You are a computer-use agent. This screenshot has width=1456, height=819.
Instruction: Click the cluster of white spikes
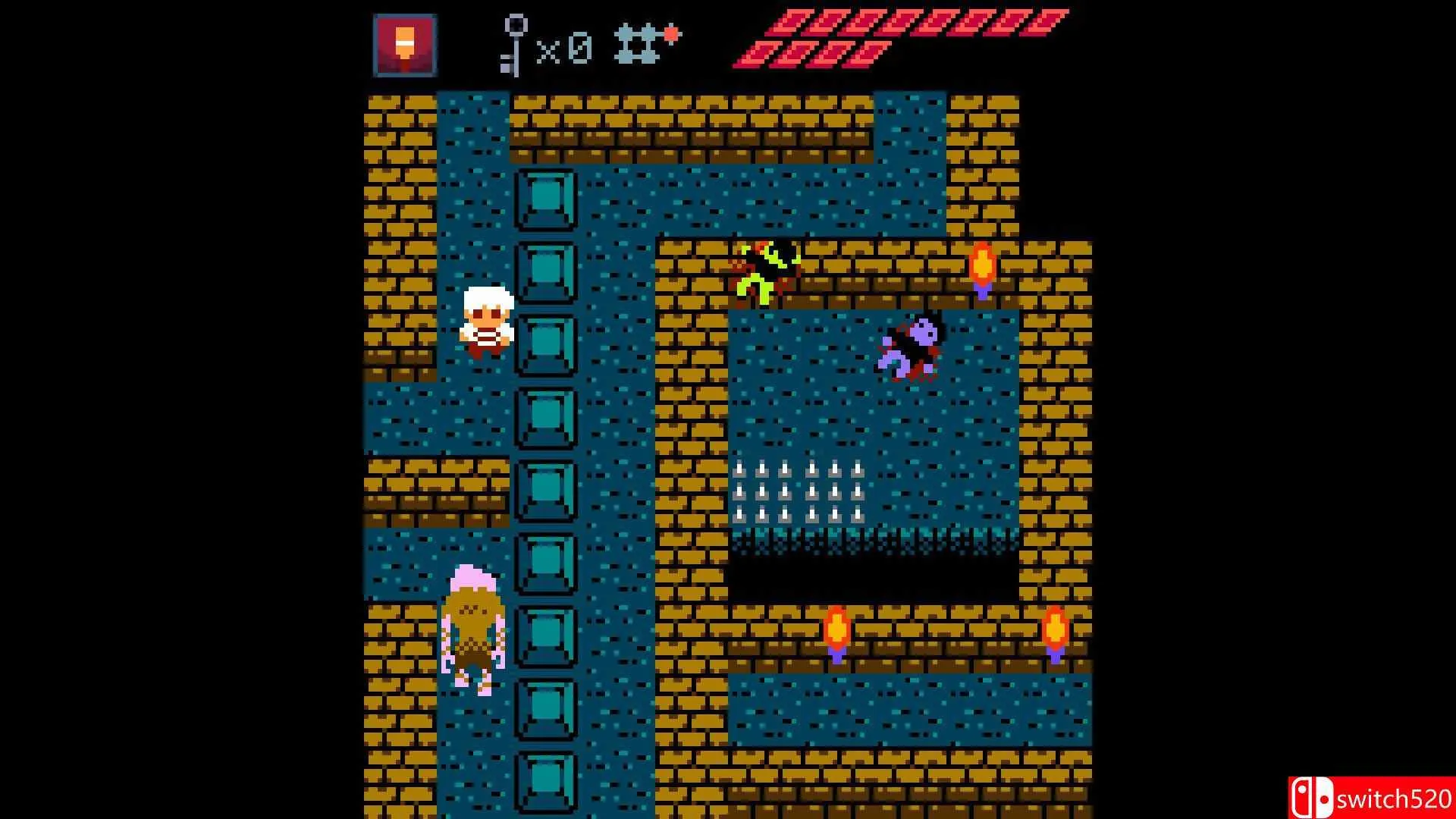pos(800,493)
